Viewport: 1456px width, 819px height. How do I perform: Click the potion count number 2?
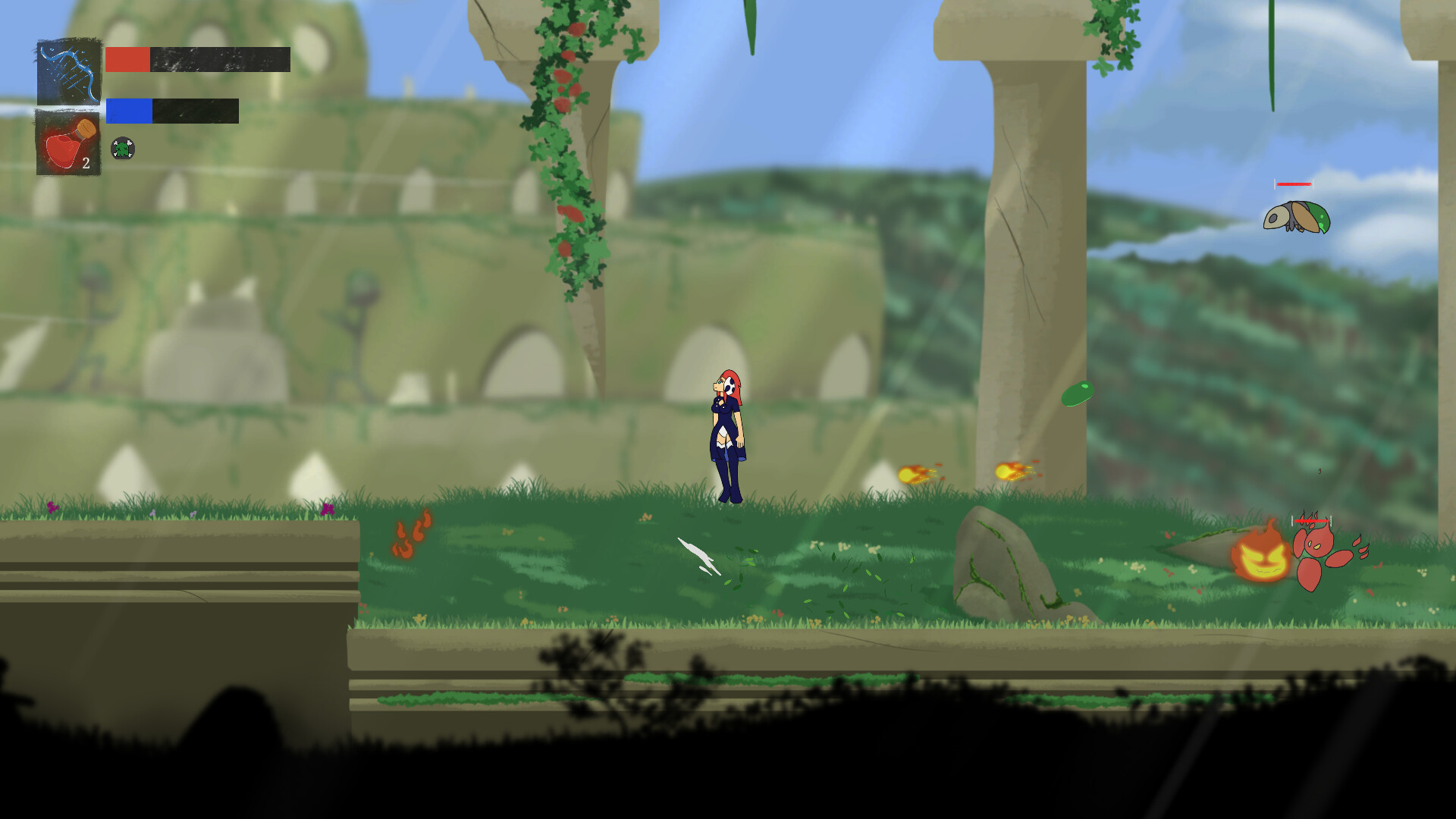pos(86,161)
